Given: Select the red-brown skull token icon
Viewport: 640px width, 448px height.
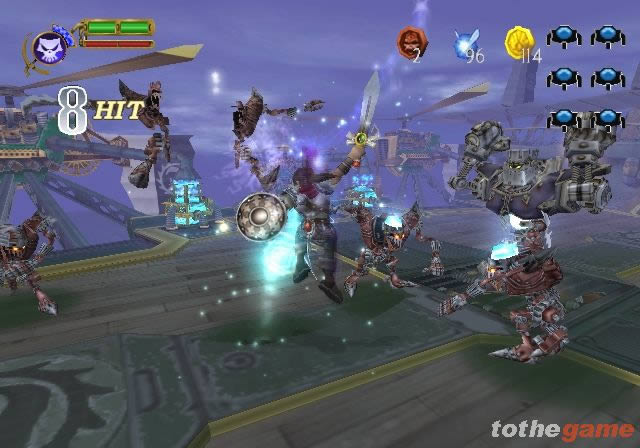Looking at the screenshot, I should point(411,42).
